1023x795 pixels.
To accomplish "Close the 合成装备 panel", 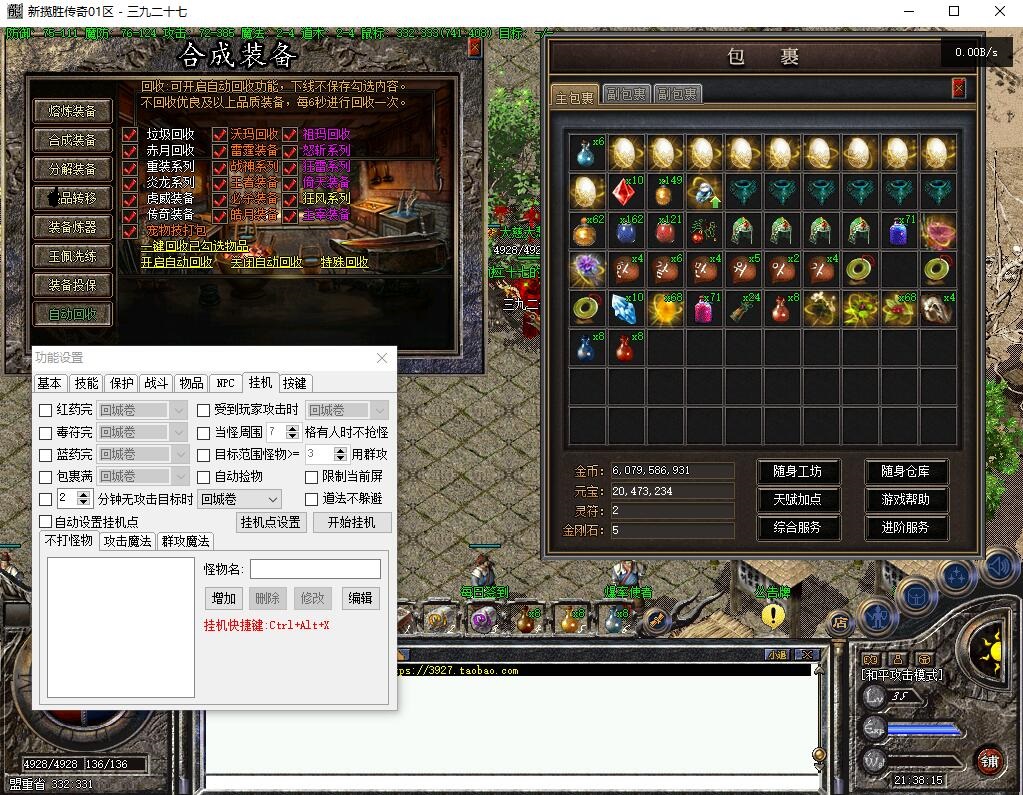I will point(474,47).
